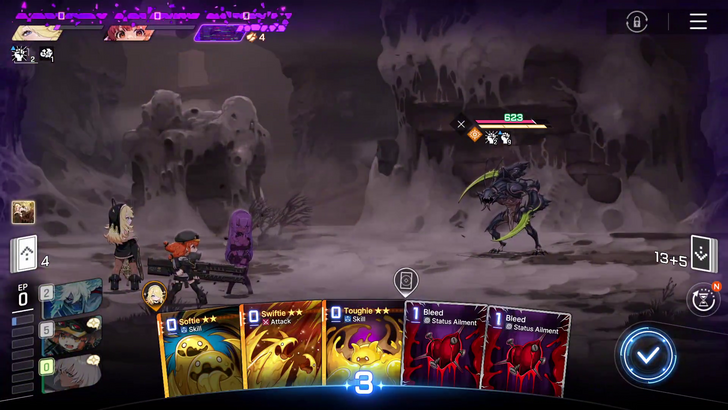Confirm end turn with the checkmark button
Viewport: 728px width, 410px height.
click(647, 353)
